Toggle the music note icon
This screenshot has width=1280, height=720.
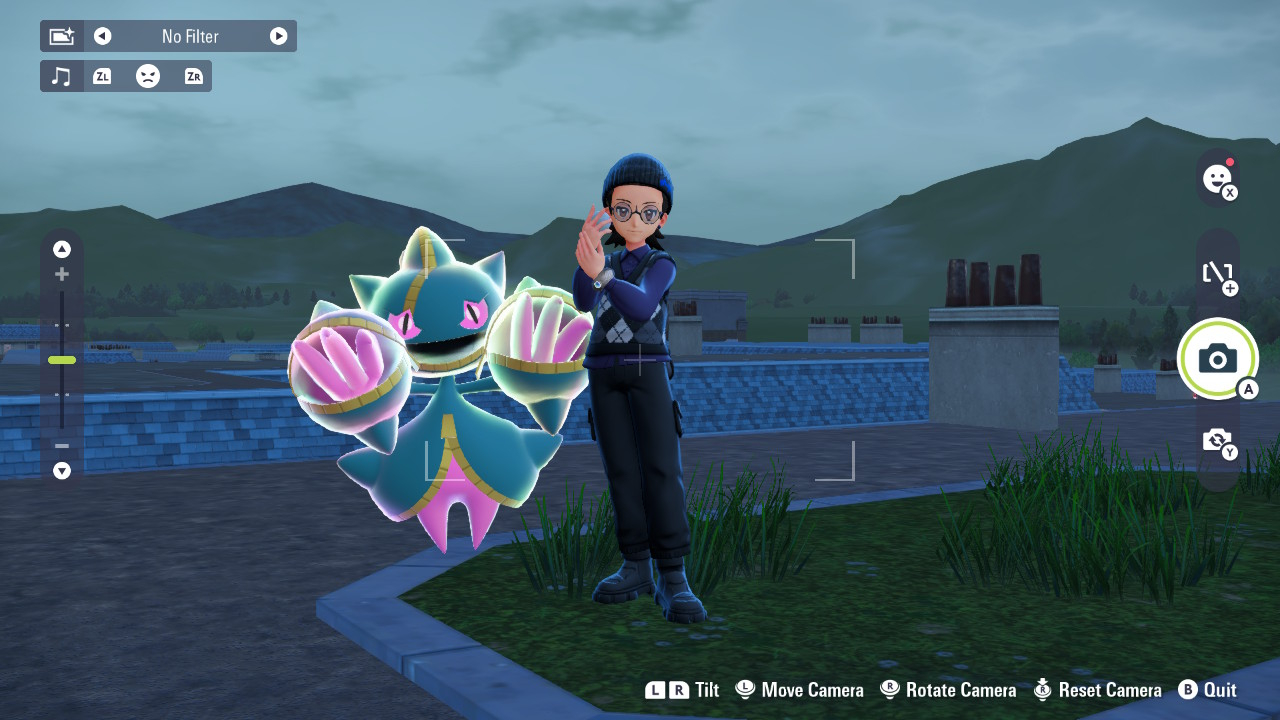62,76
